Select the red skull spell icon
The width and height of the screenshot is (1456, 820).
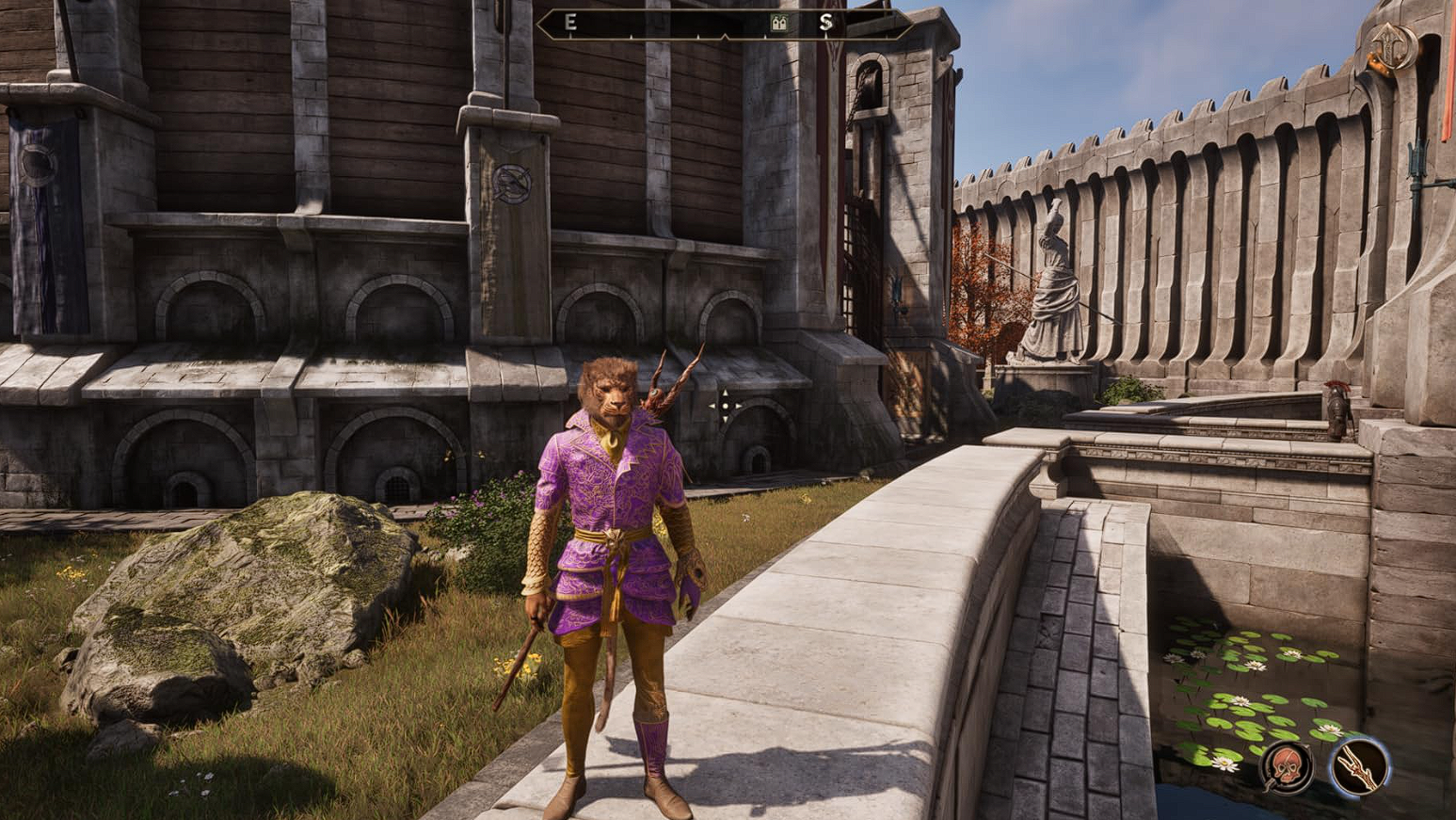1287,766
